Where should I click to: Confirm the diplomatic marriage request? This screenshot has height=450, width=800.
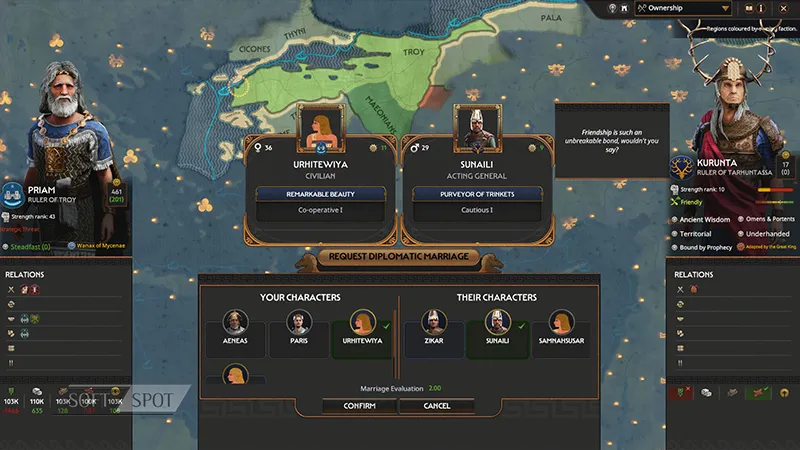coord(359,406)
